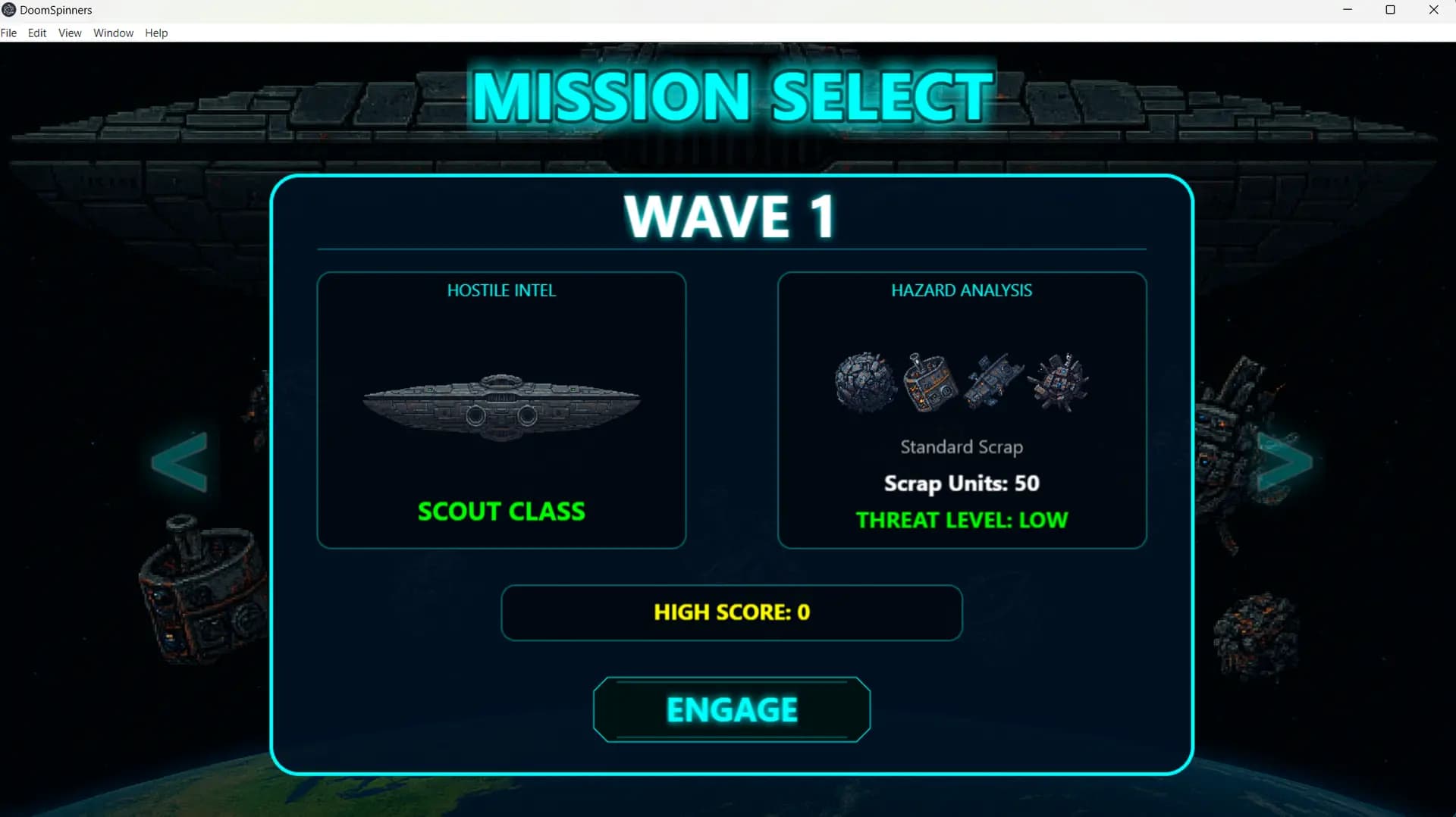Open the Help menu
Viewport: 1456px width, 817px height.
(x=155, y=33)
